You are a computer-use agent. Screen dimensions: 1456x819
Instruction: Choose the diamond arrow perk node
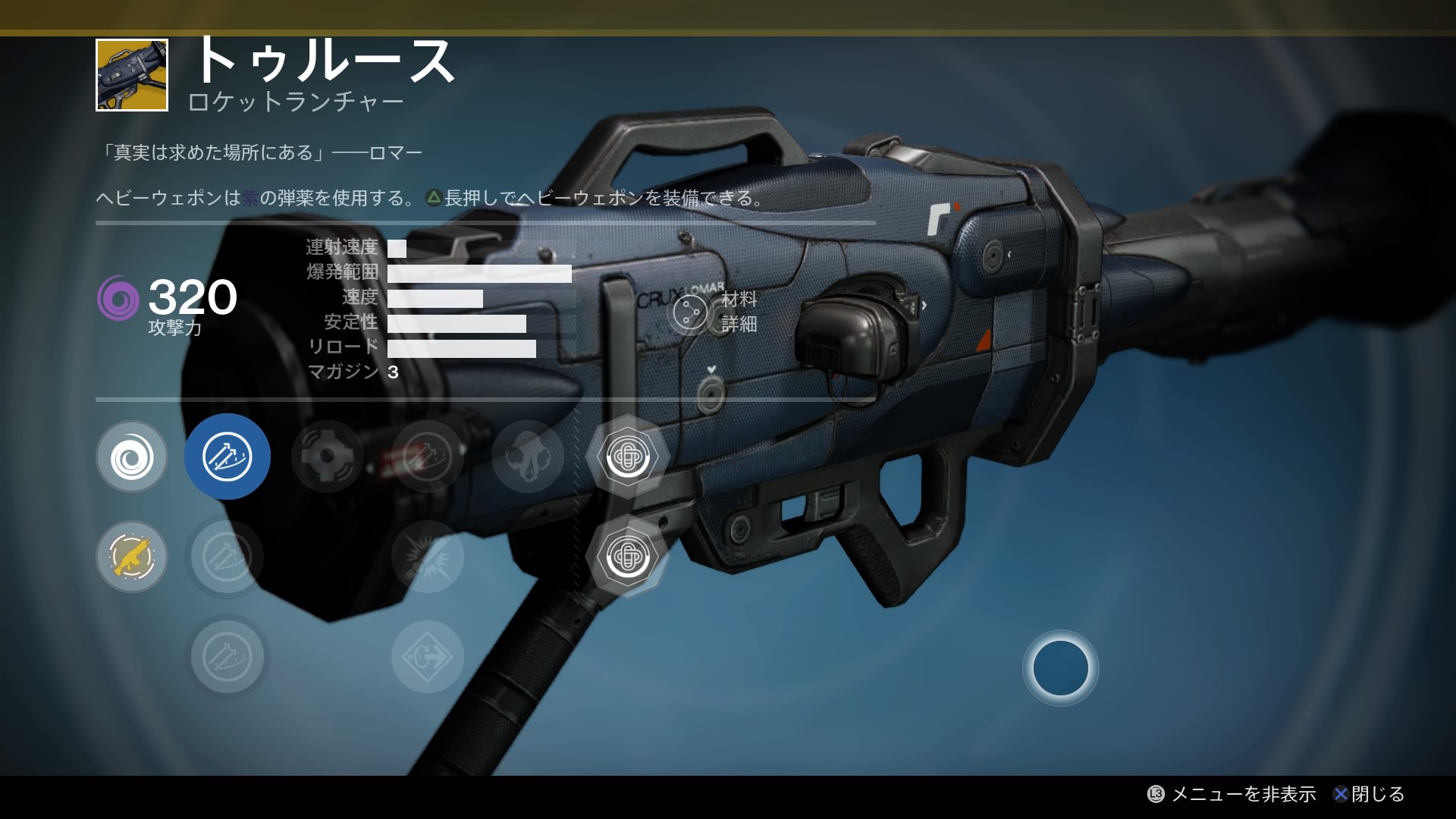pos(427,657)
